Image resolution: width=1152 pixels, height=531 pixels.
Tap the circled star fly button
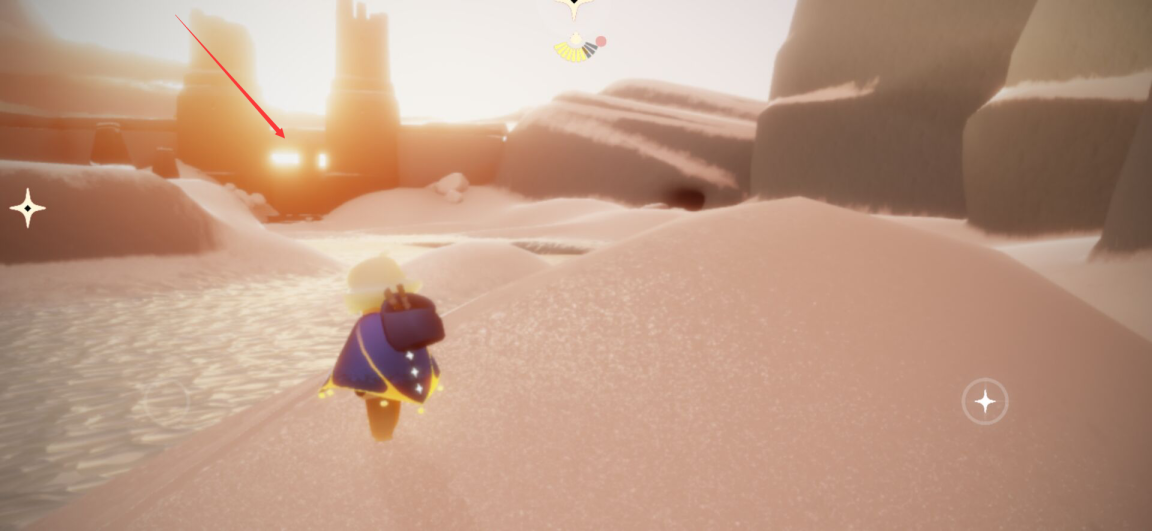click(x=985, y=402)
